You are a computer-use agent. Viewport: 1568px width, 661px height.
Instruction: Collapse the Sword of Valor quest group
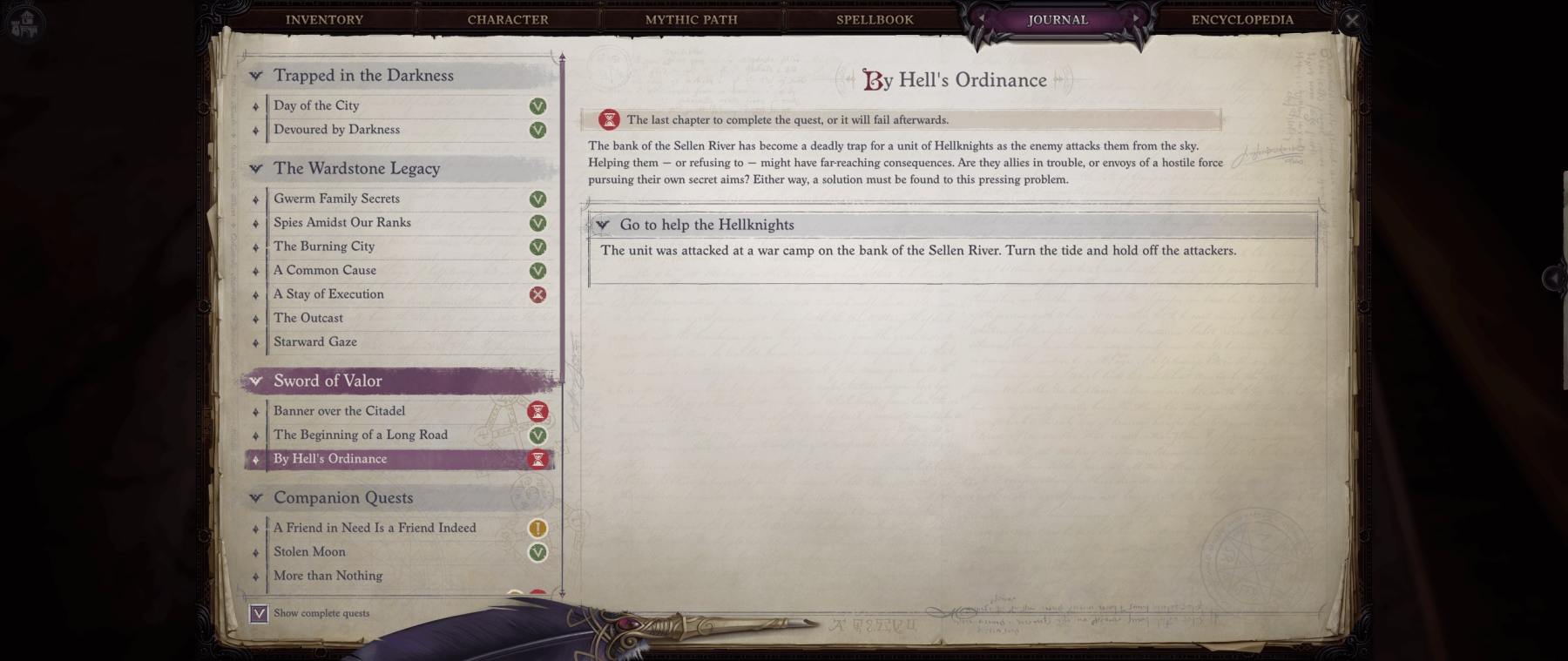pyautogui.click(x=256, y=381)
